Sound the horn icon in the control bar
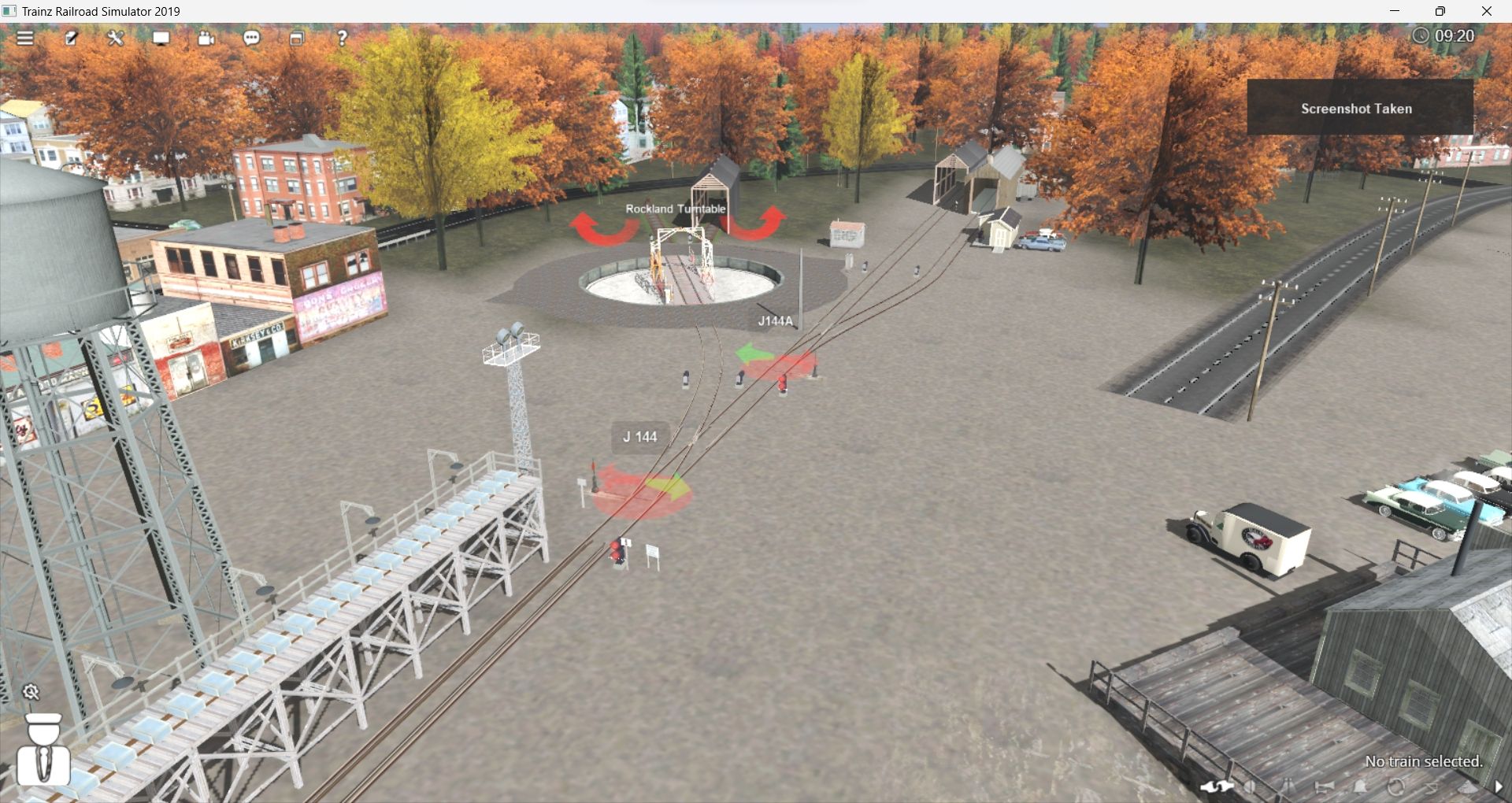This screenshot has height=803, width=1512. [1325, 786]
